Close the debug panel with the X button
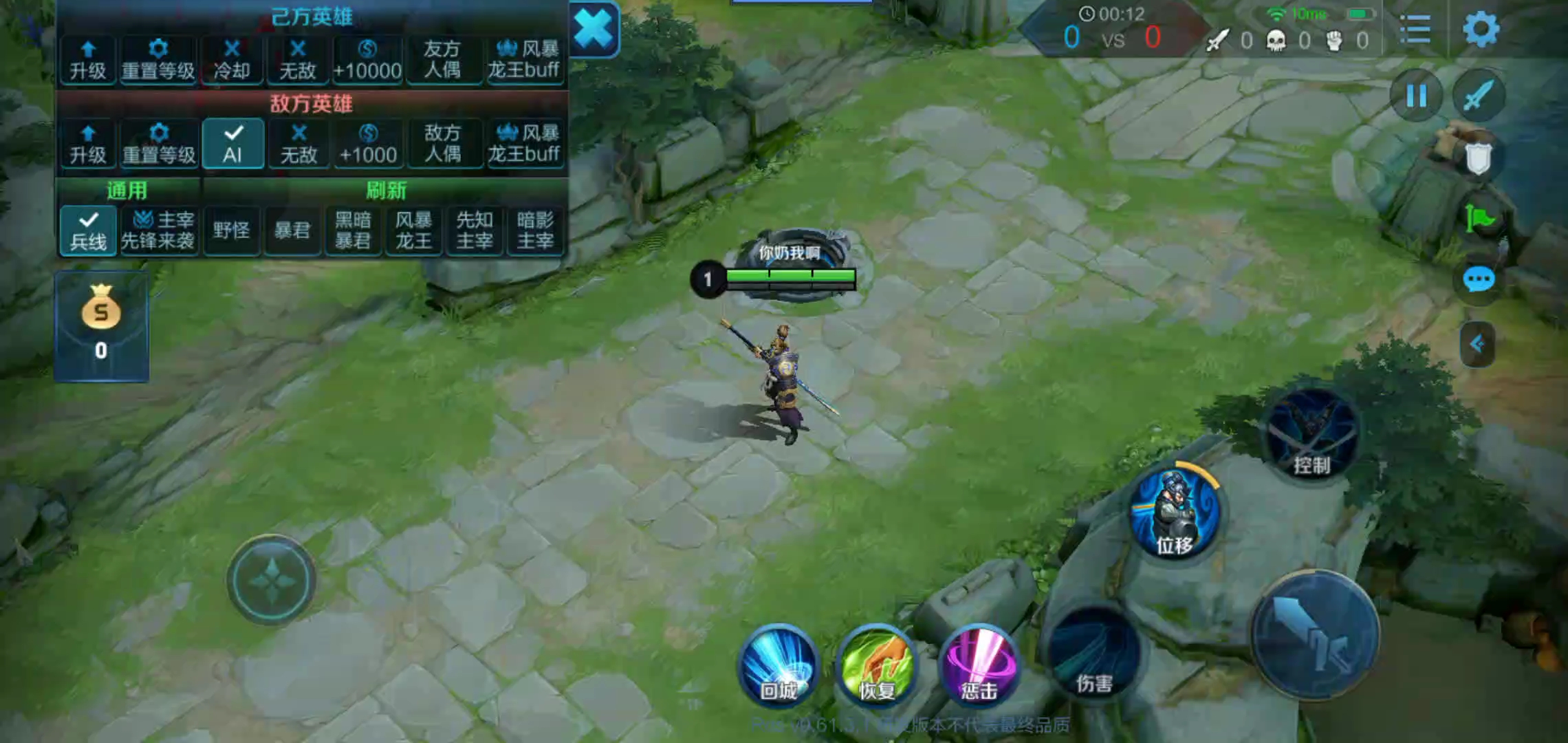The height and width of the screenshot is (743, 1568). click(x=593, y=30)
